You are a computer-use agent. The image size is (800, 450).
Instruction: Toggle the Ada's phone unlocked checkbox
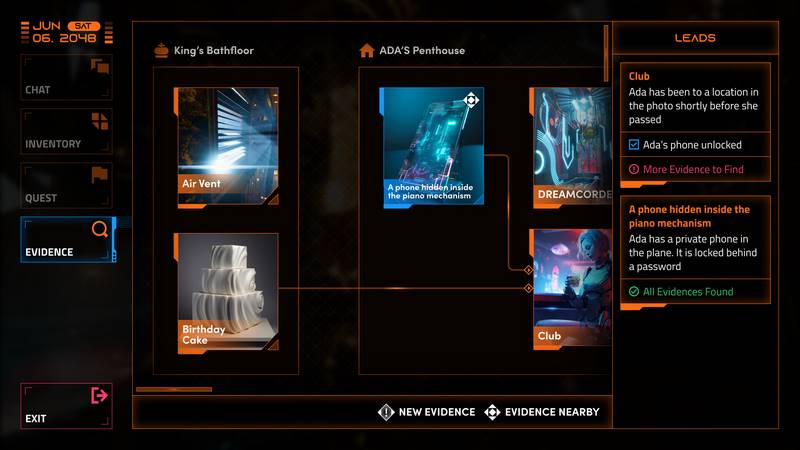[x=634, y=145]
